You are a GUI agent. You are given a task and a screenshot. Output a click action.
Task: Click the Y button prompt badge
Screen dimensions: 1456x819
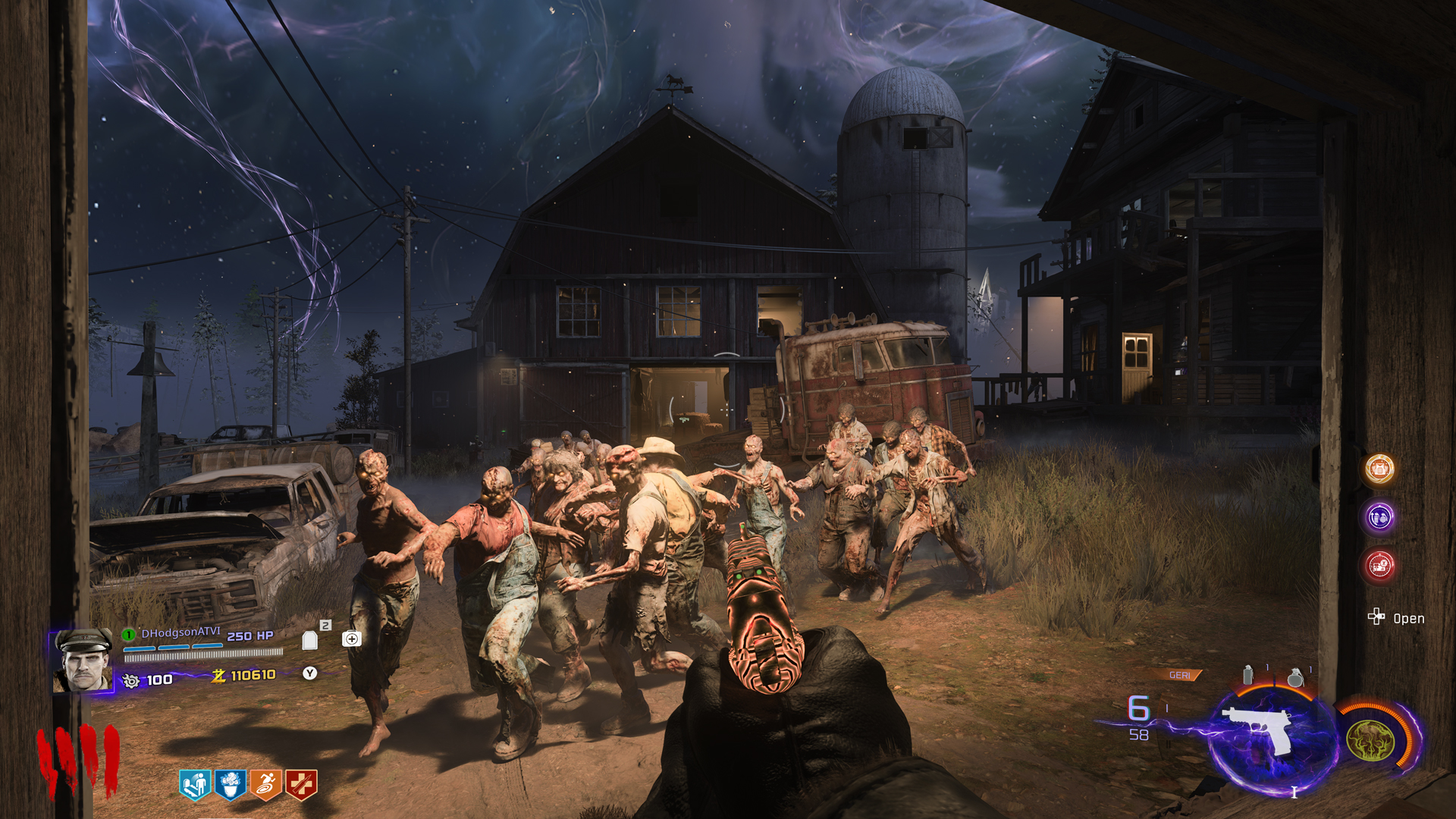point(309,673)
